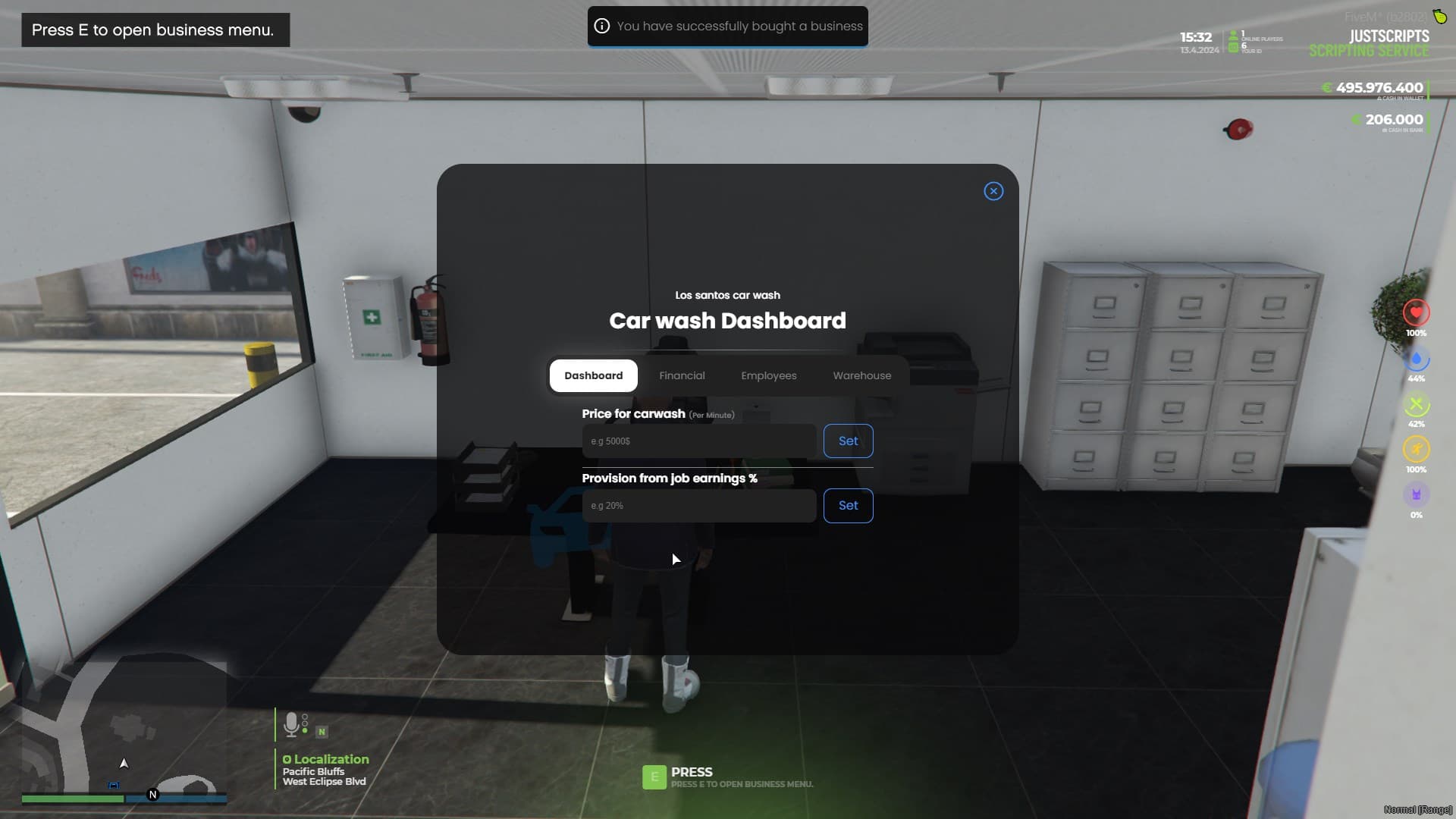Open the Employees tab
This screenshot has width=1456, height=819.
769,375
